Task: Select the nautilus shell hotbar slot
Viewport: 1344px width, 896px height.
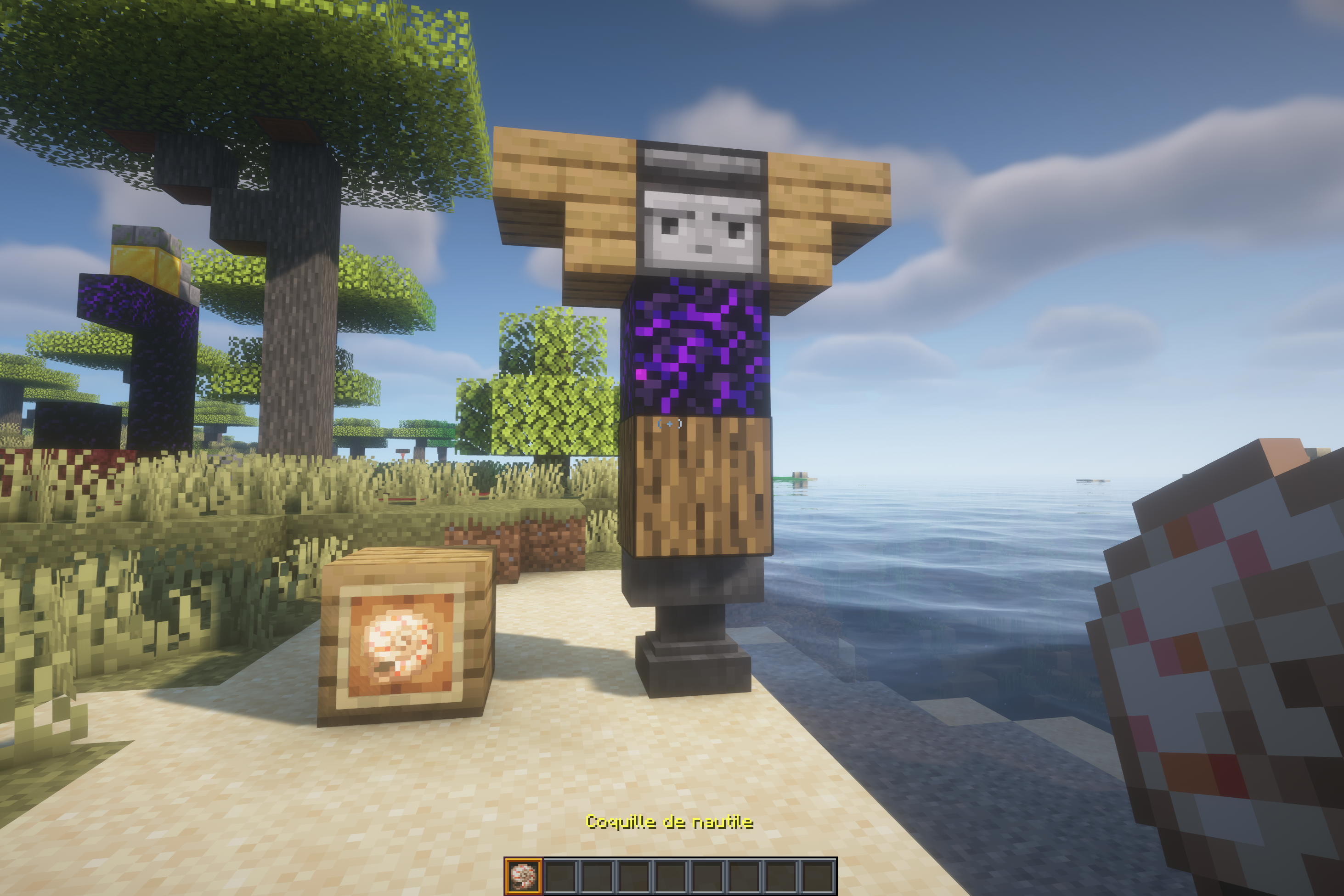Action: click(523, 876)
